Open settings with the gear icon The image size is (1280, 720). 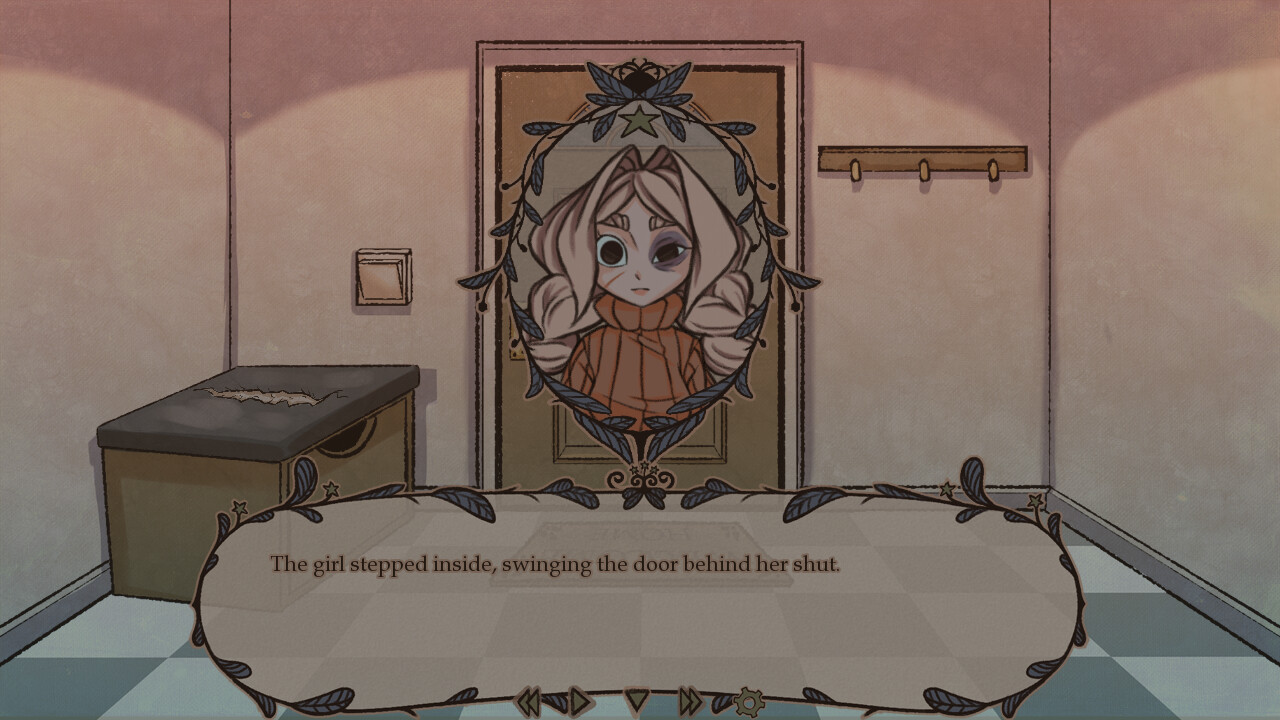click(x=748, y=702)
